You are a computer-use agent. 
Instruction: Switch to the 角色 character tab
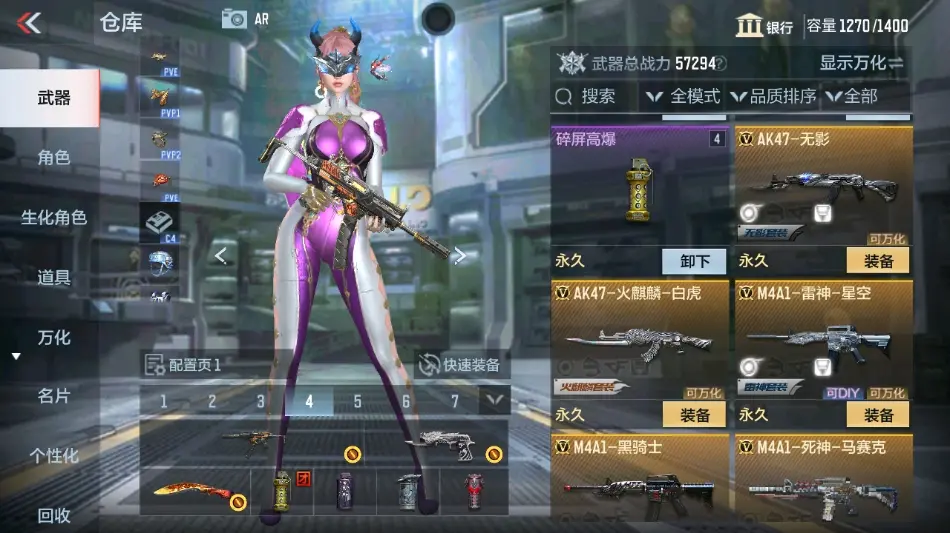coord(53,158)
